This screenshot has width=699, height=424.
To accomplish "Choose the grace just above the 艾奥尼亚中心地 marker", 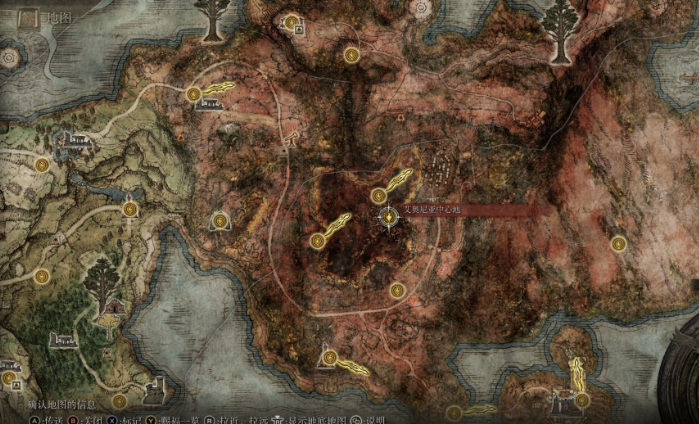I will [378, 195].
